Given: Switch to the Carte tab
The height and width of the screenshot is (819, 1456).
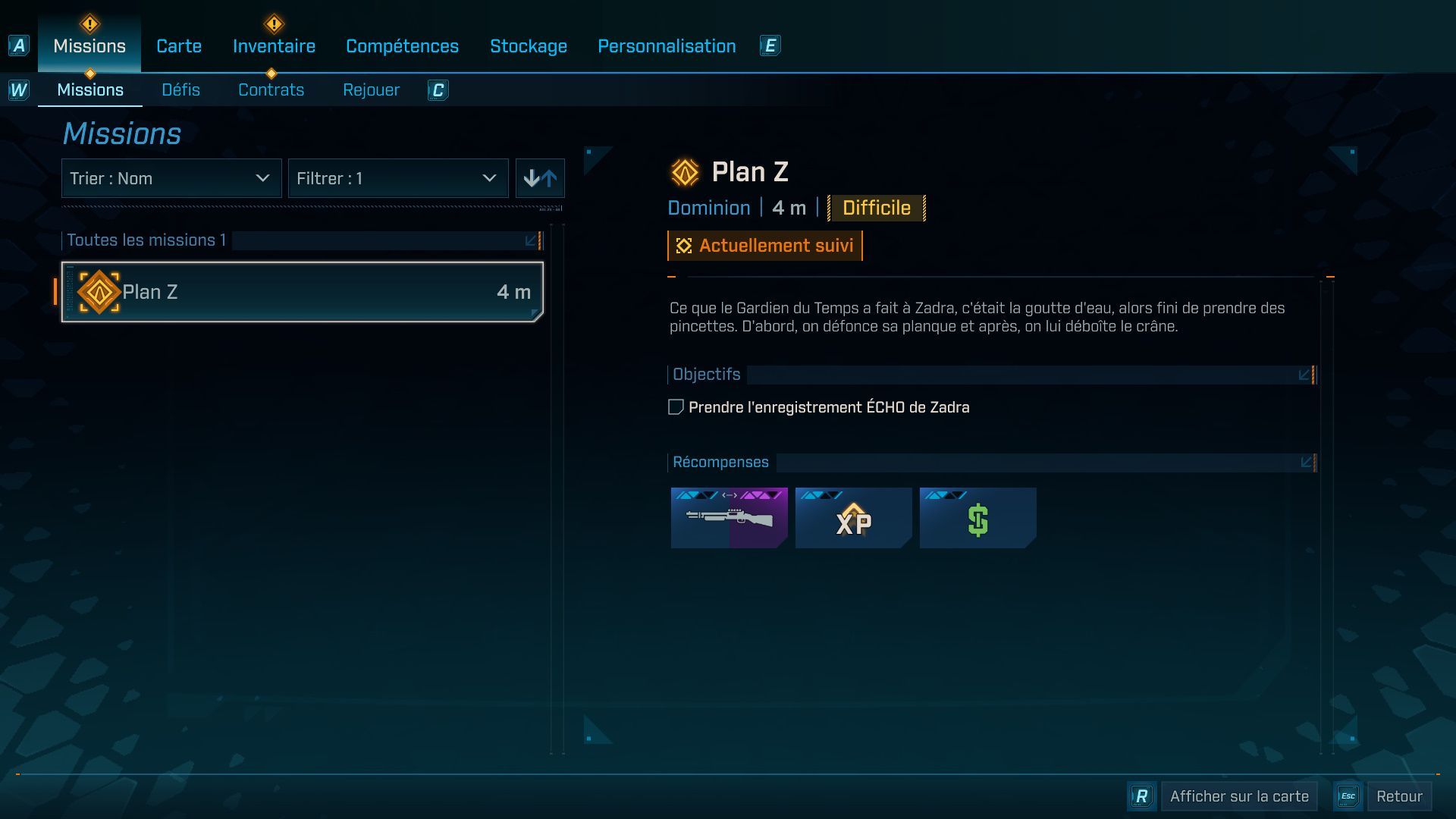Looking at the screenshot, I should tap(178, 45).
